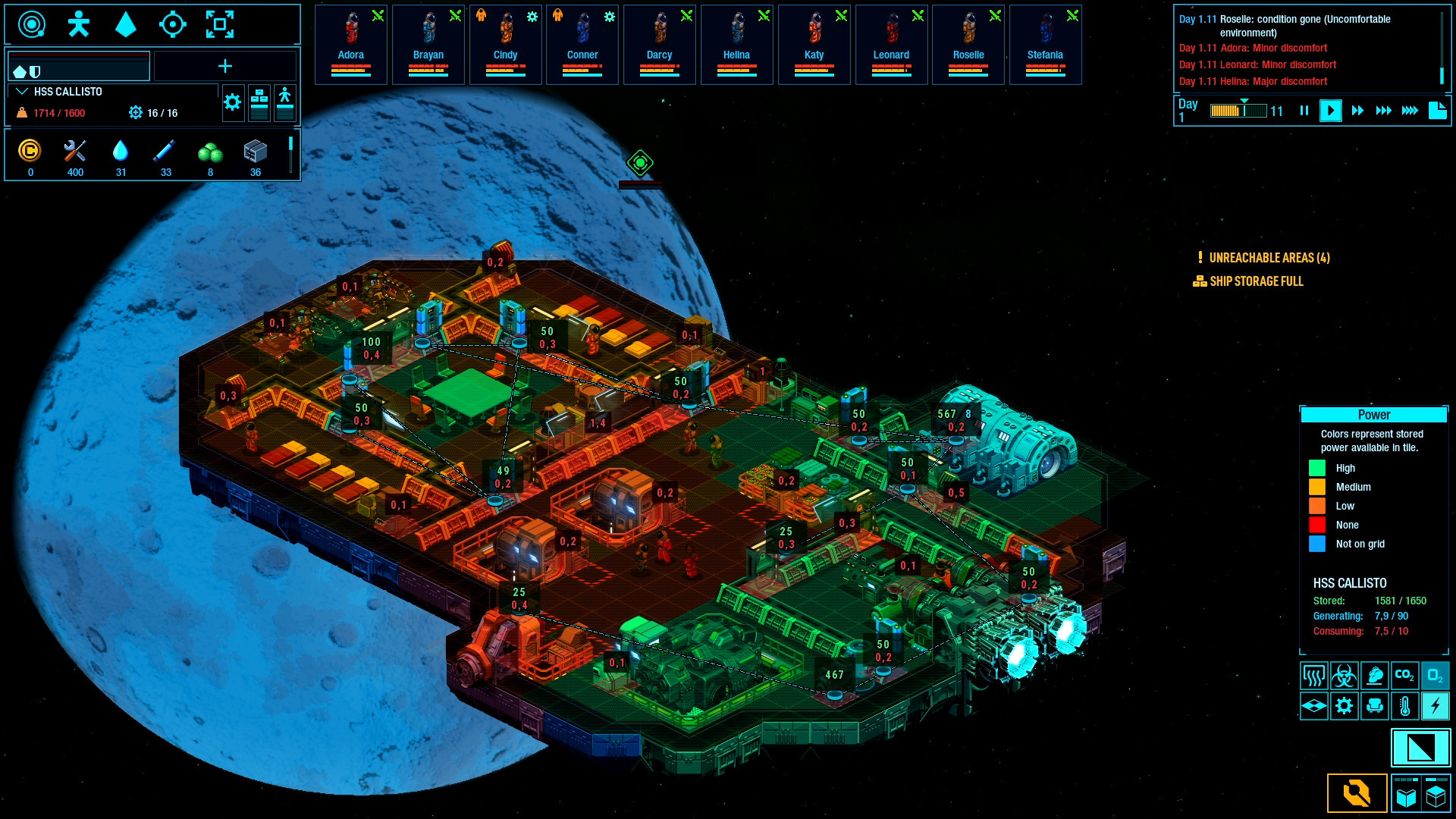The image size is (1456, 819).
Task: Enable the CO2 overlay
Action: coord(1405,675)
